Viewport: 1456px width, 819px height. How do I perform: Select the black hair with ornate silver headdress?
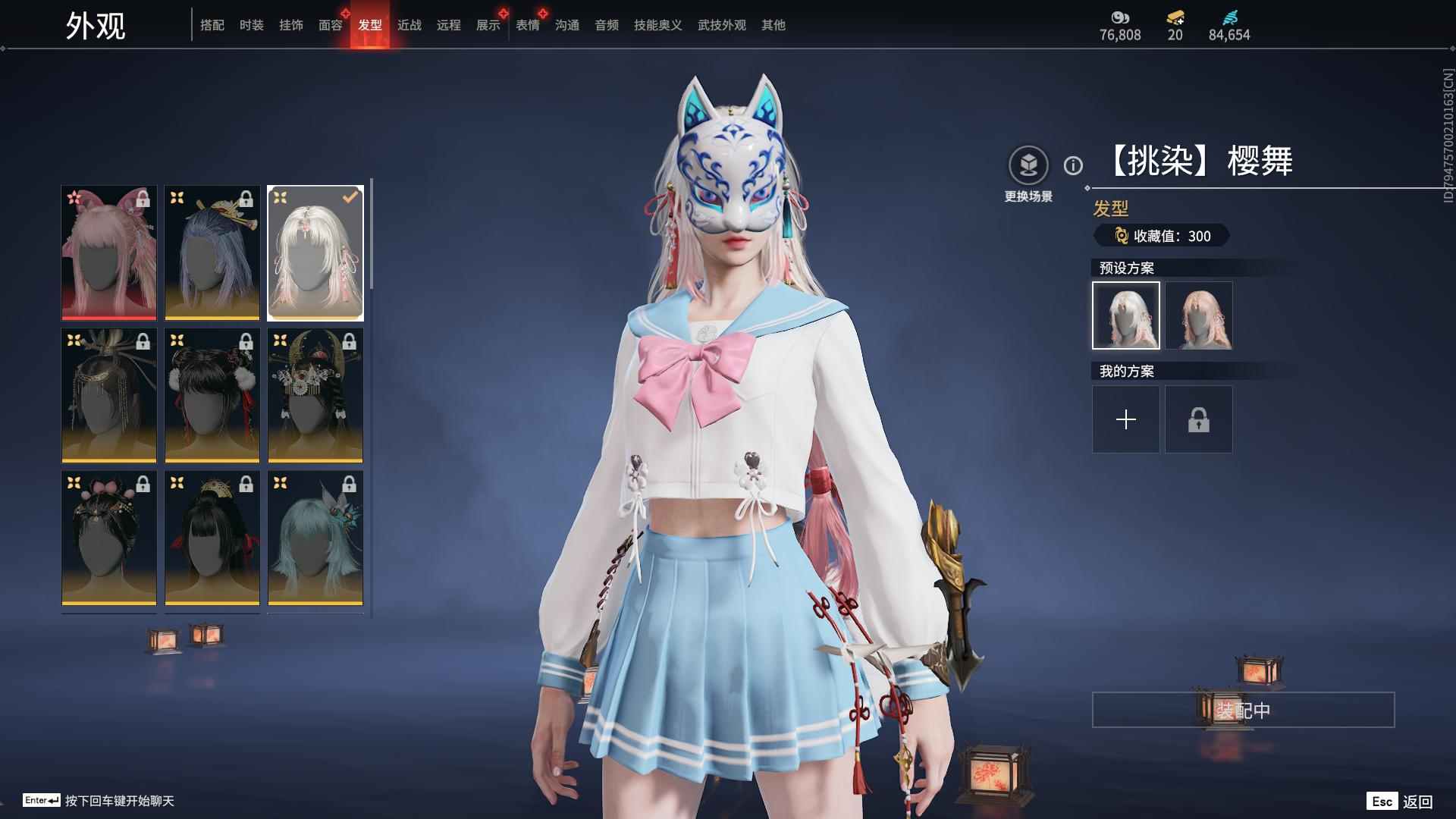coord(315,395)
